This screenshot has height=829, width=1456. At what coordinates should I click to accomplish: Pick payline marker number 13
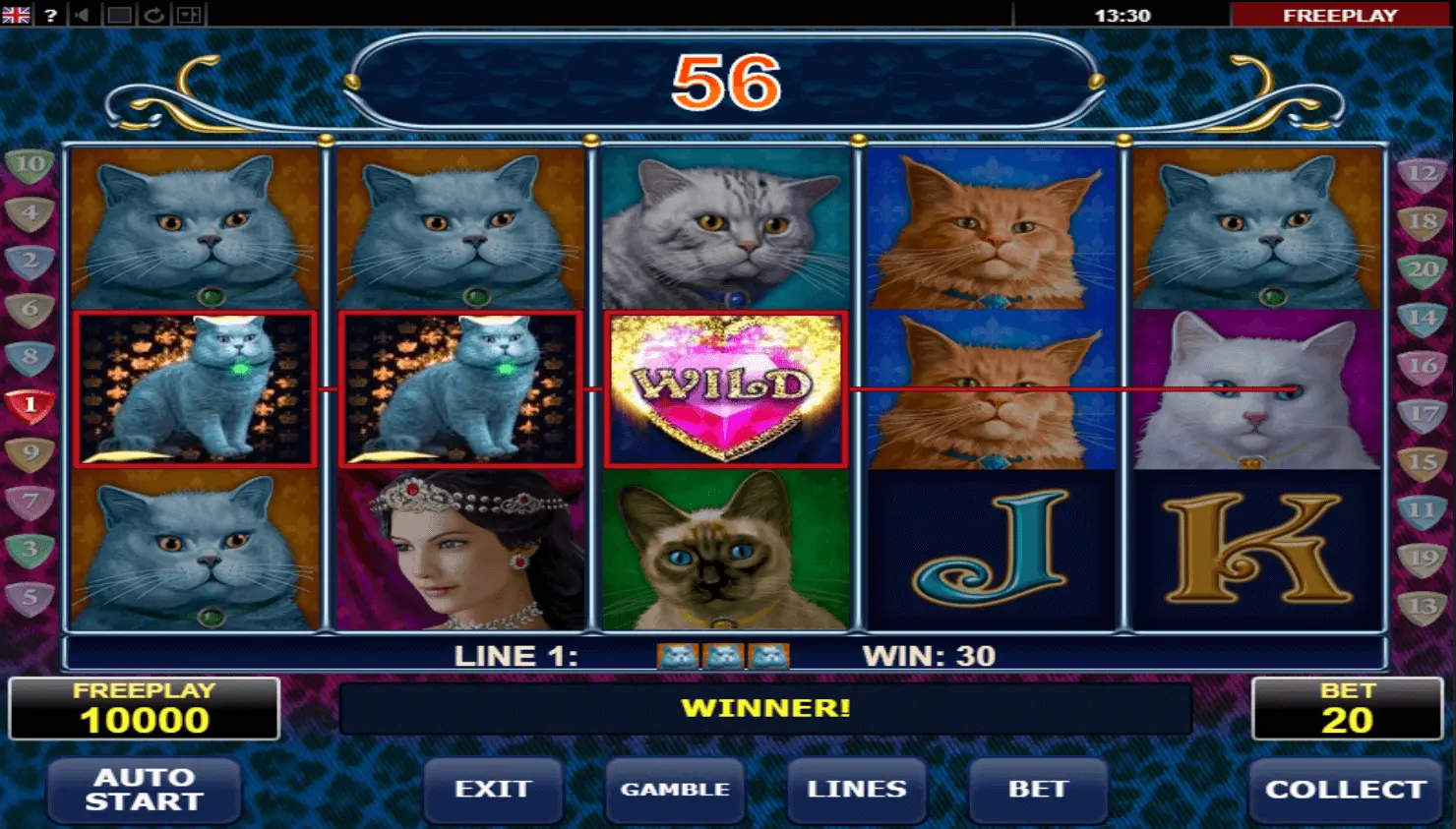pyautogui.click(x=1423, y=607)
